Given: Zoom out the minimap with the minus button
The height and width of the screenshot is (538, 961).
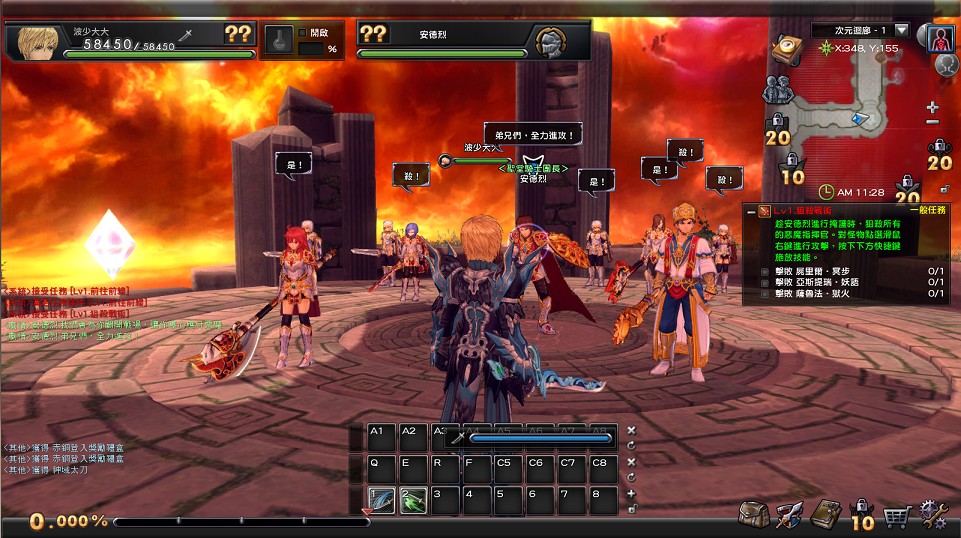Looking at the screenshot, I should (x=933, y=122).
